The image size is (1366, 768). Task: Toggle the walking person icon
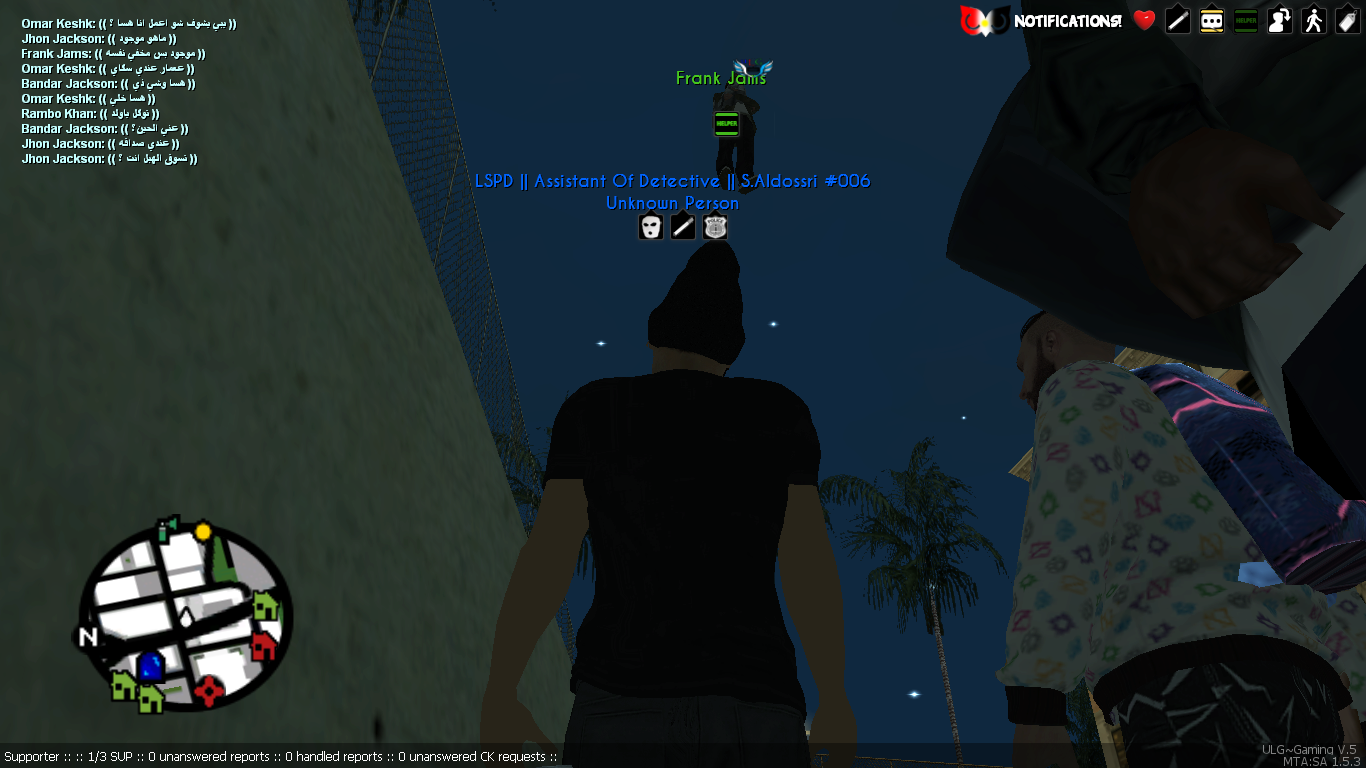(x=1314, y=20)
